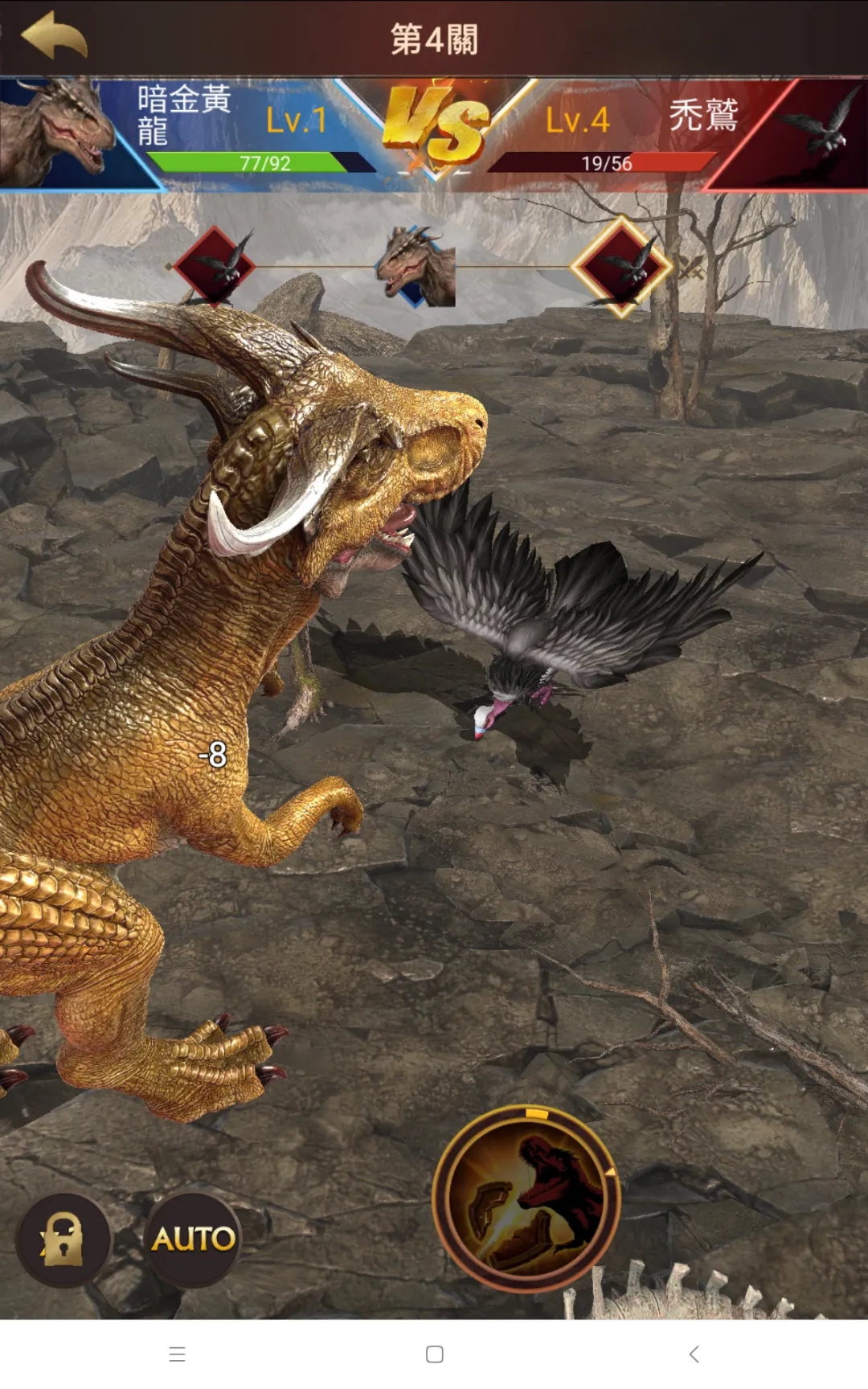Image resolution: width=868 pixels, height=1389 pixels.
Task: Go back with the golden arrow button
Action: pyautogui.click(x=54, y=36)
